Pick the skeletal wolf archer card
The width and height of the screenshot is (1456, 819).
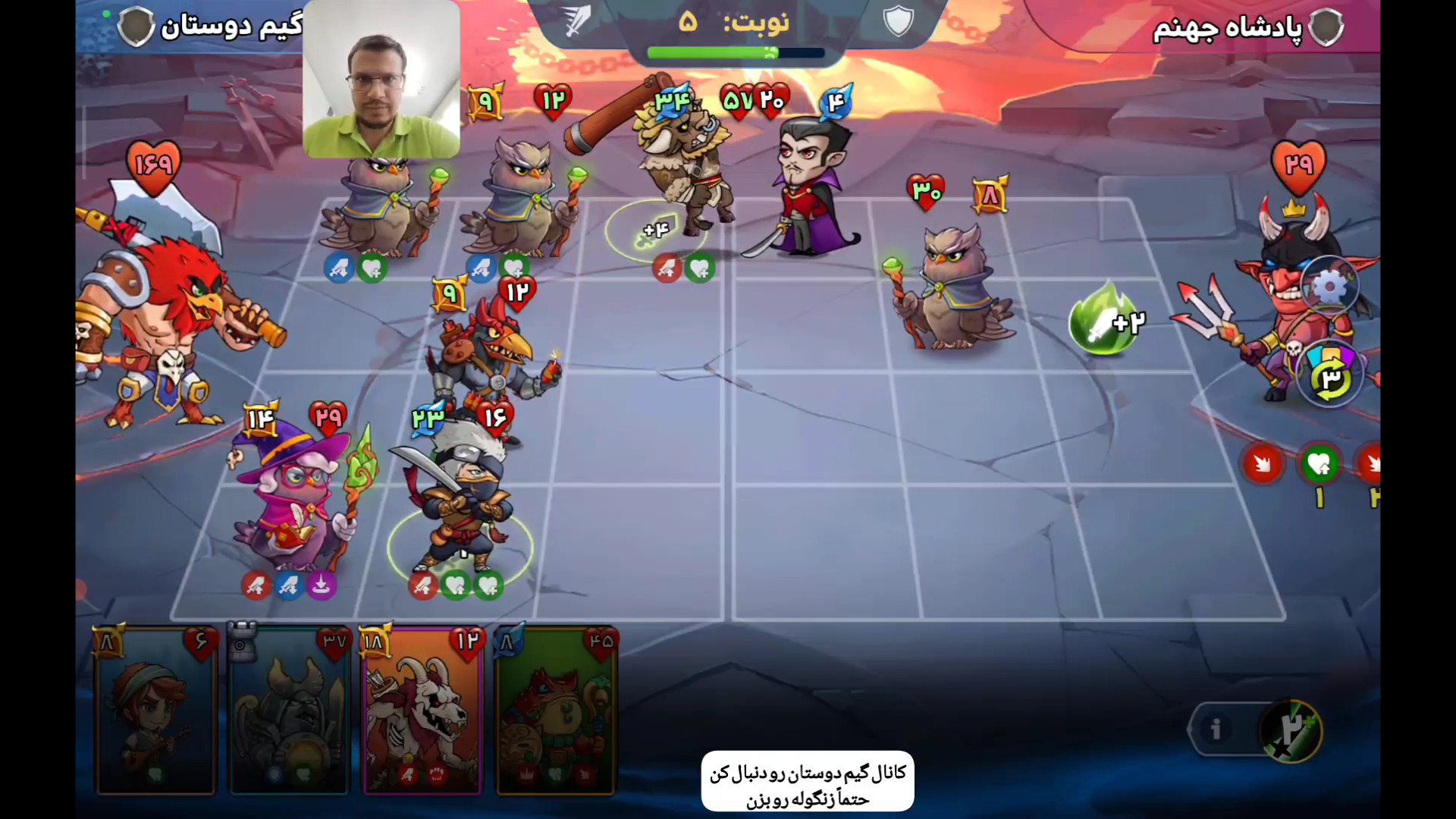coord(422,711)
